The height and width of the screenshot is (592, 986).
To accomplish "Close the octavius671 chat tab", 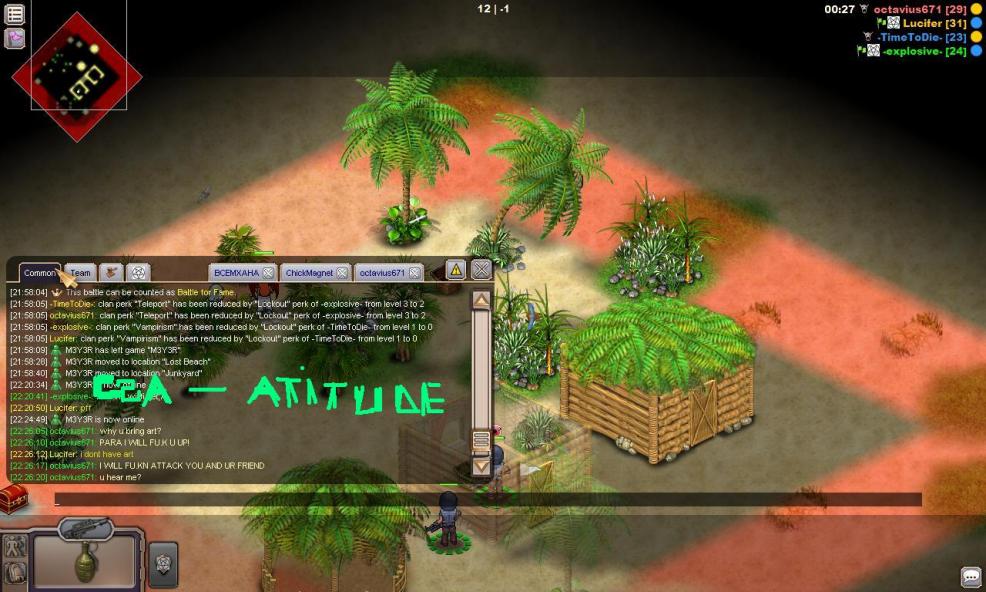I will pyautogui.click(x=415, y=273).
